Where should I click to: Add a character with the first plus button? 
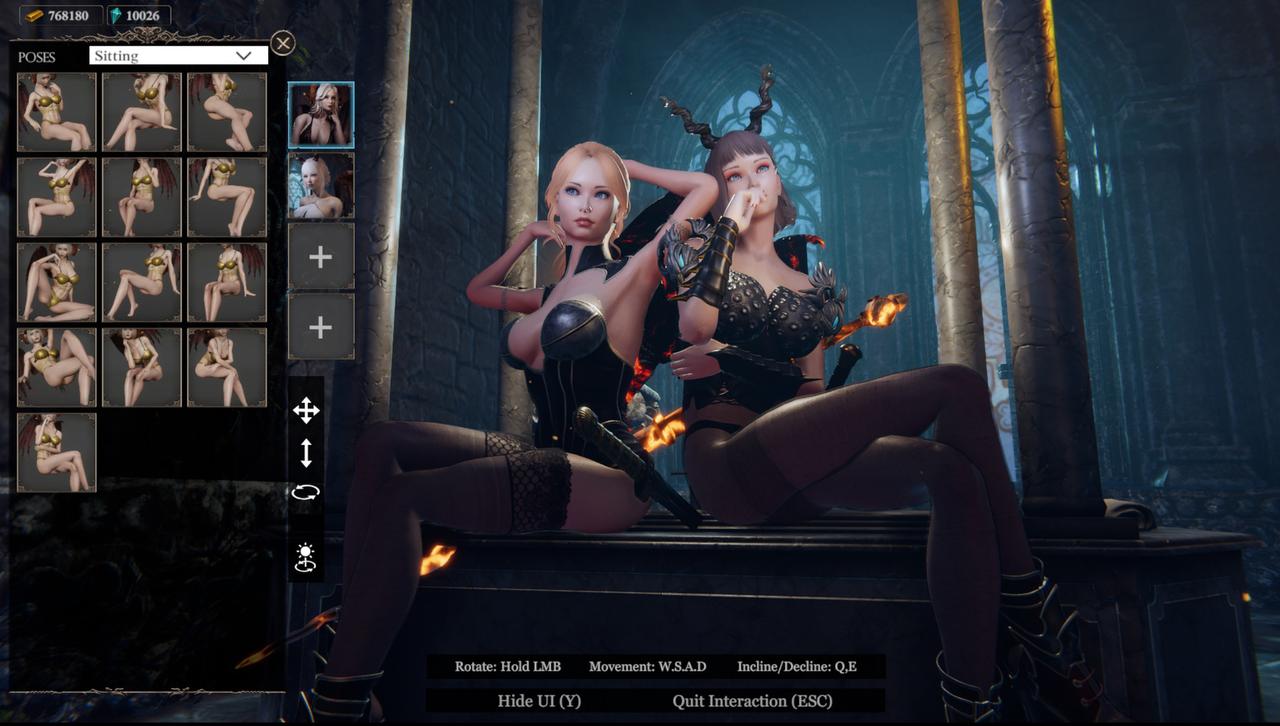click(320, 256)
